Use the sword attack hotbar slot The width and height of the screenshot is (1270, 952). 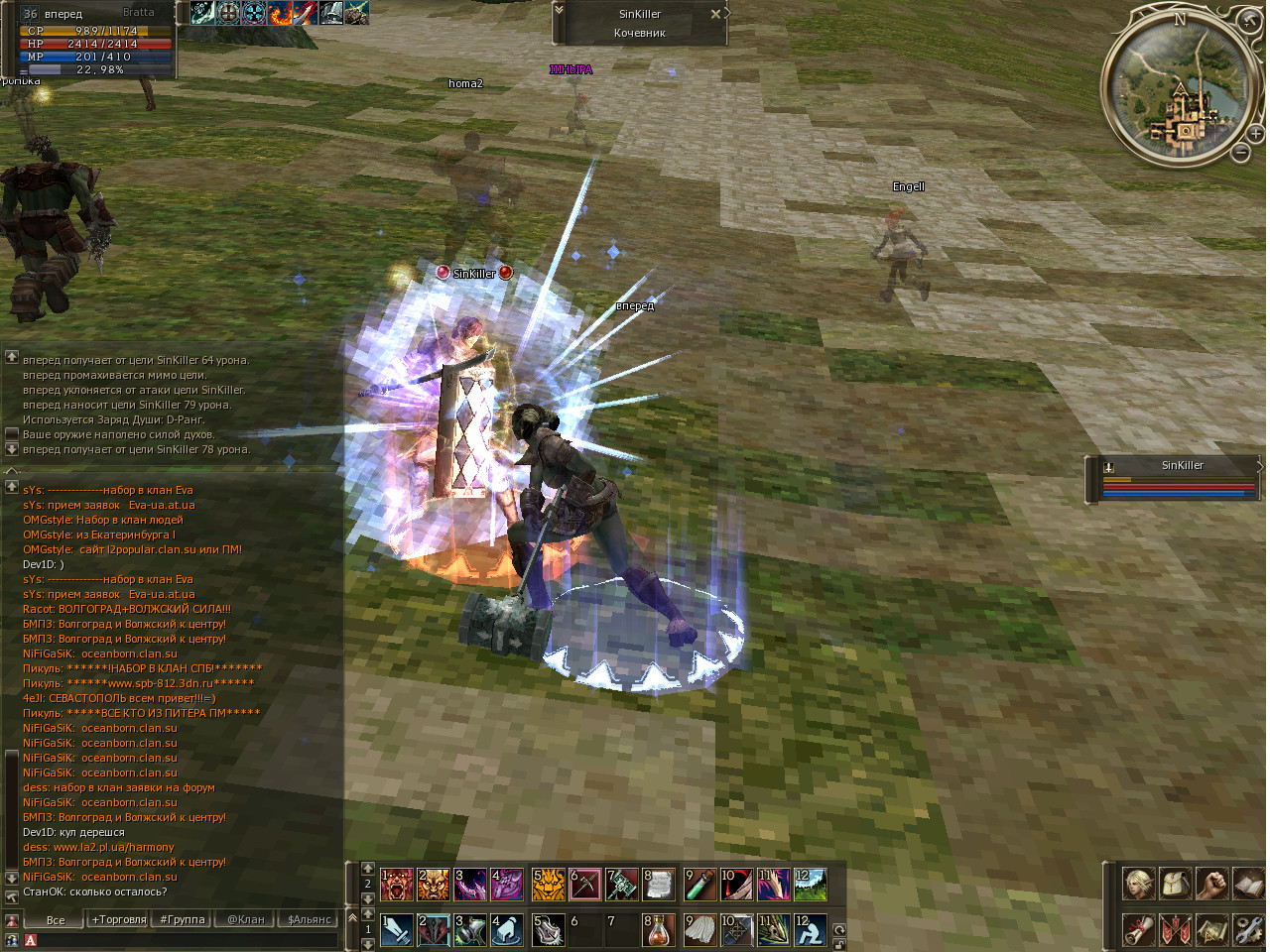(x=397, y=929)
